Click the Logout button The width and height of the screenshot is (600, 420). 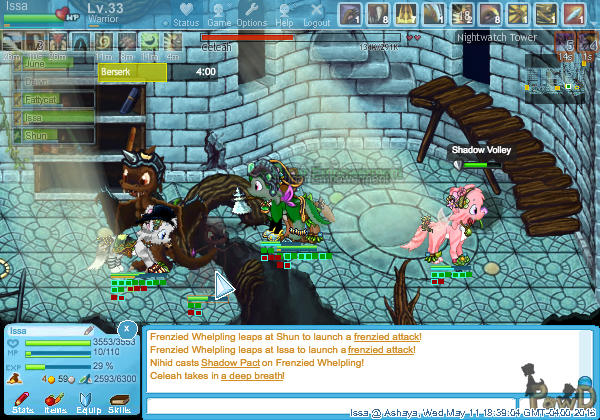[316, 15]
